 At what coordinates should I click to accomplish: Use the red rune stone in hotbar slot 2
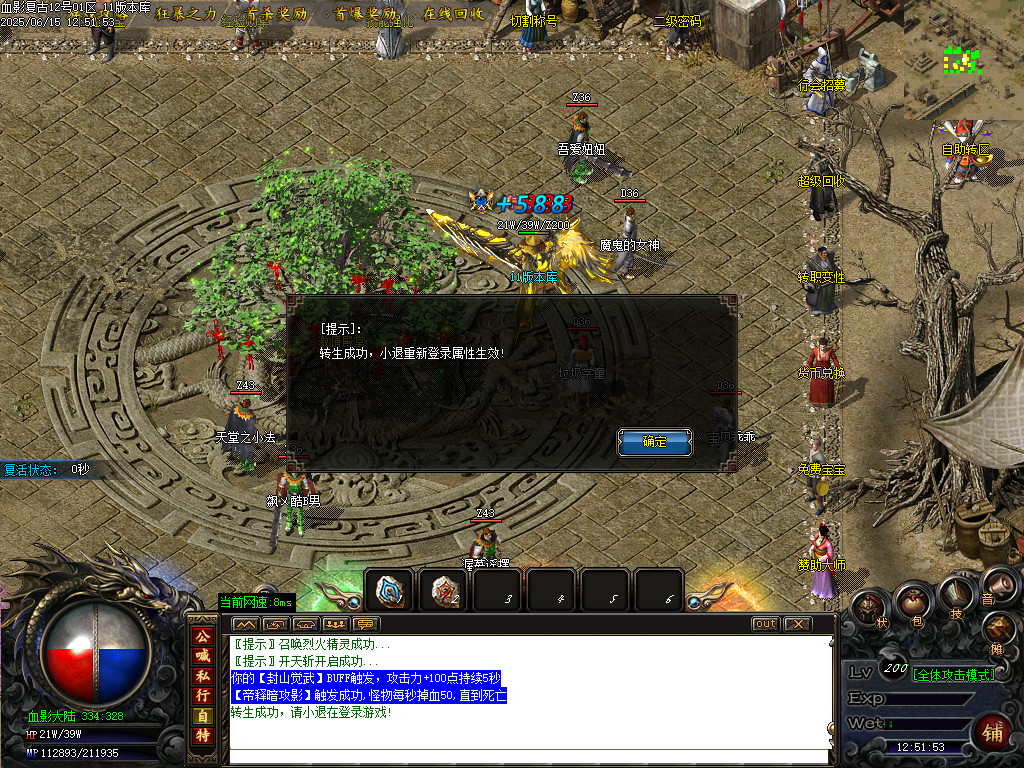point(444,590)
